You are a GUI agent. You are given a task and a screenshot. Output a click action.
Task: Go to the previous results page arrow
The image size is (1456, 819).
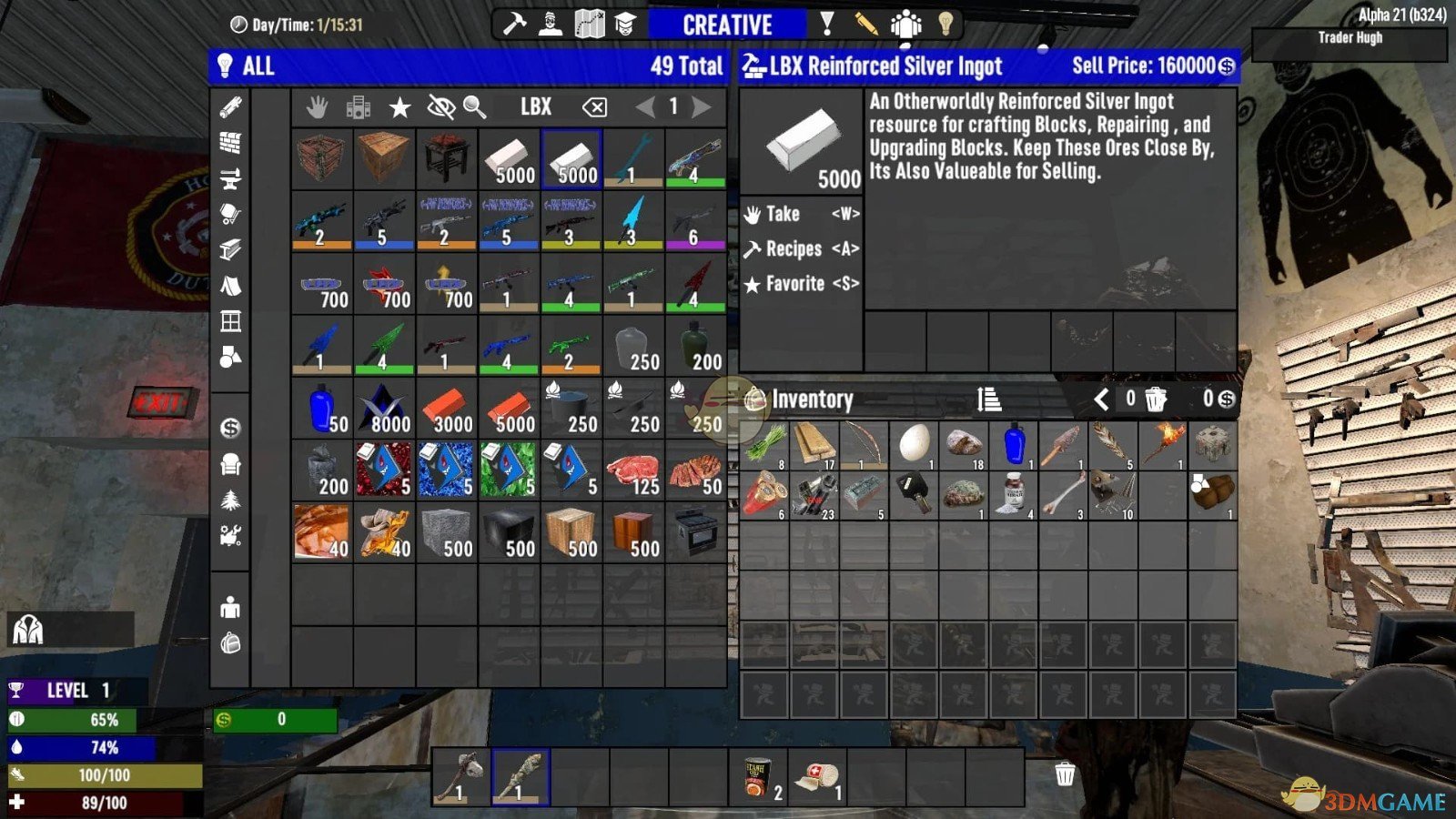(x=645, y=106)
